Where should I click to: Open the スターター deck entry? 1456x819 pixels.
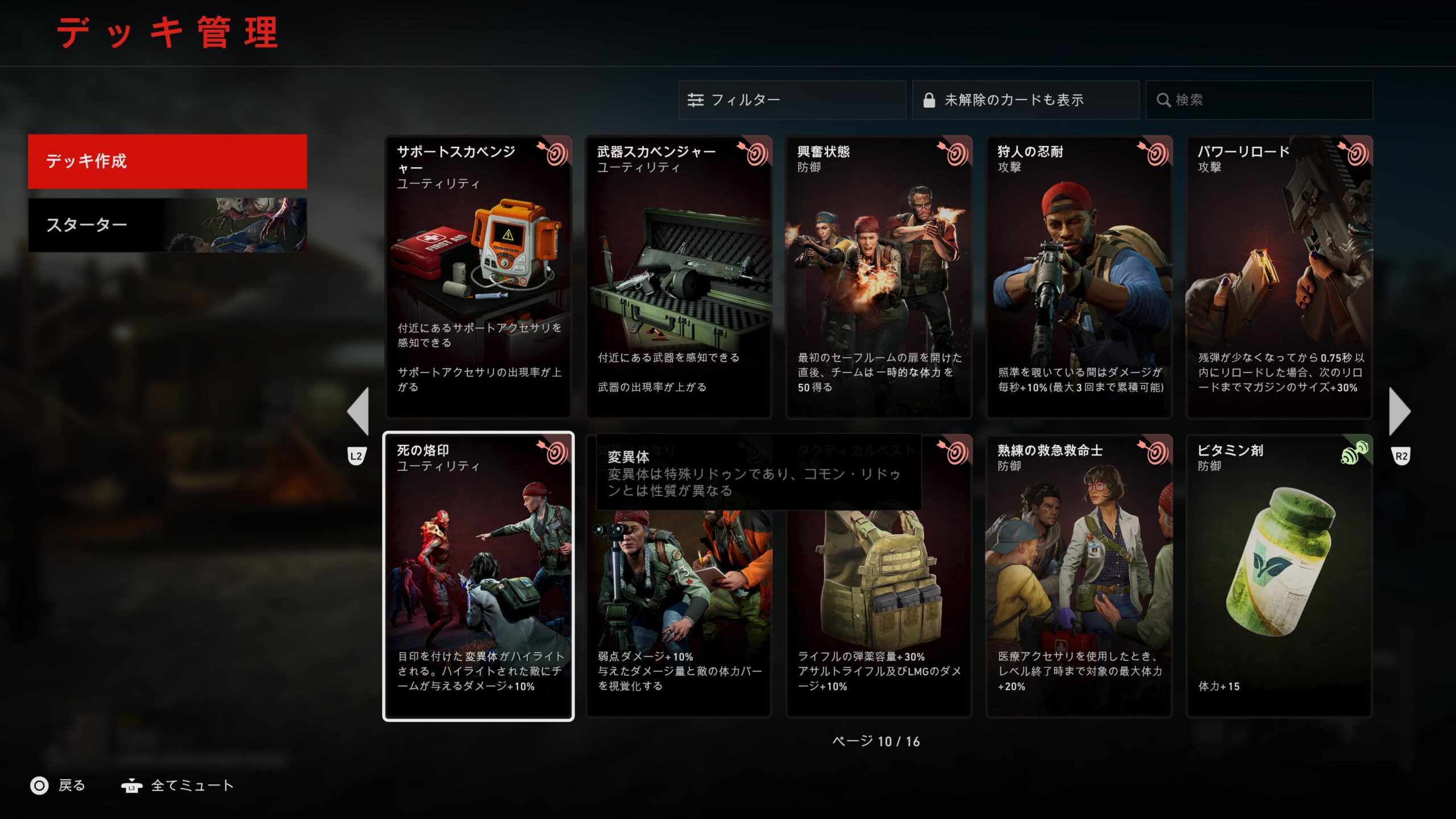tap(167, 225)
